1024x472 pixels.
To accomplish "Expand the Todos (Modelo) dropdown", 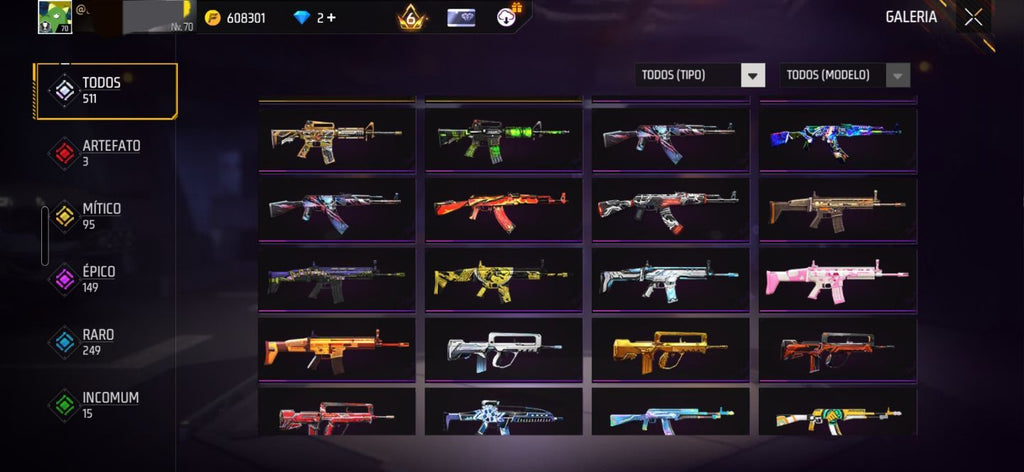I will [845, 75].
